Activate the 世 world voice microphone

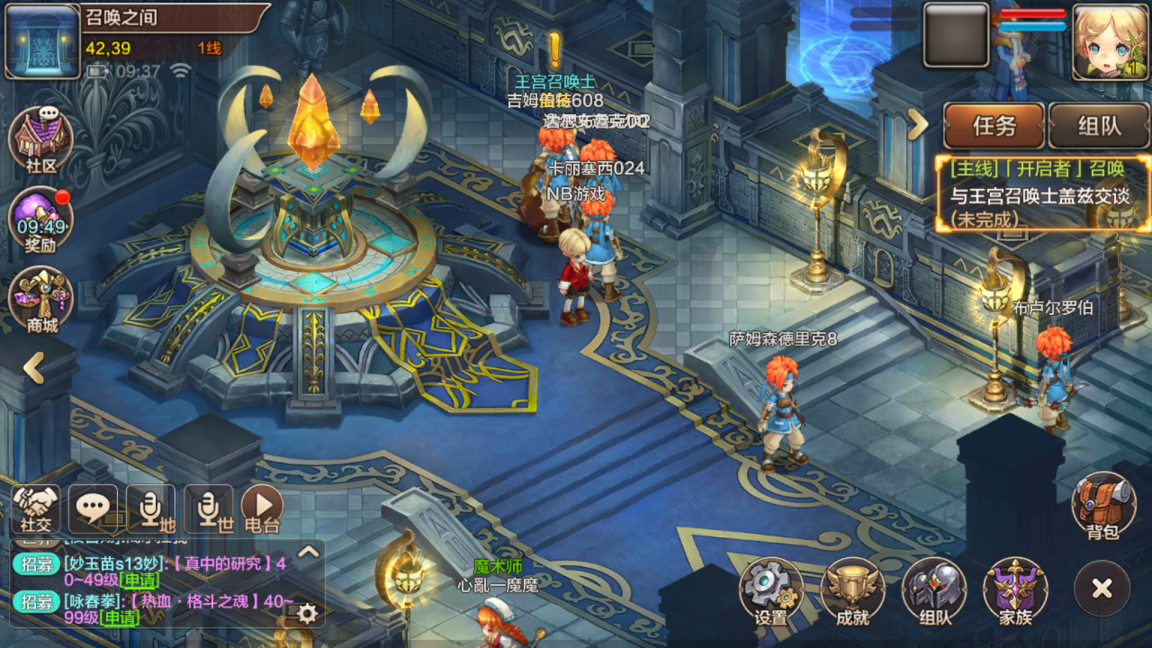208,509
